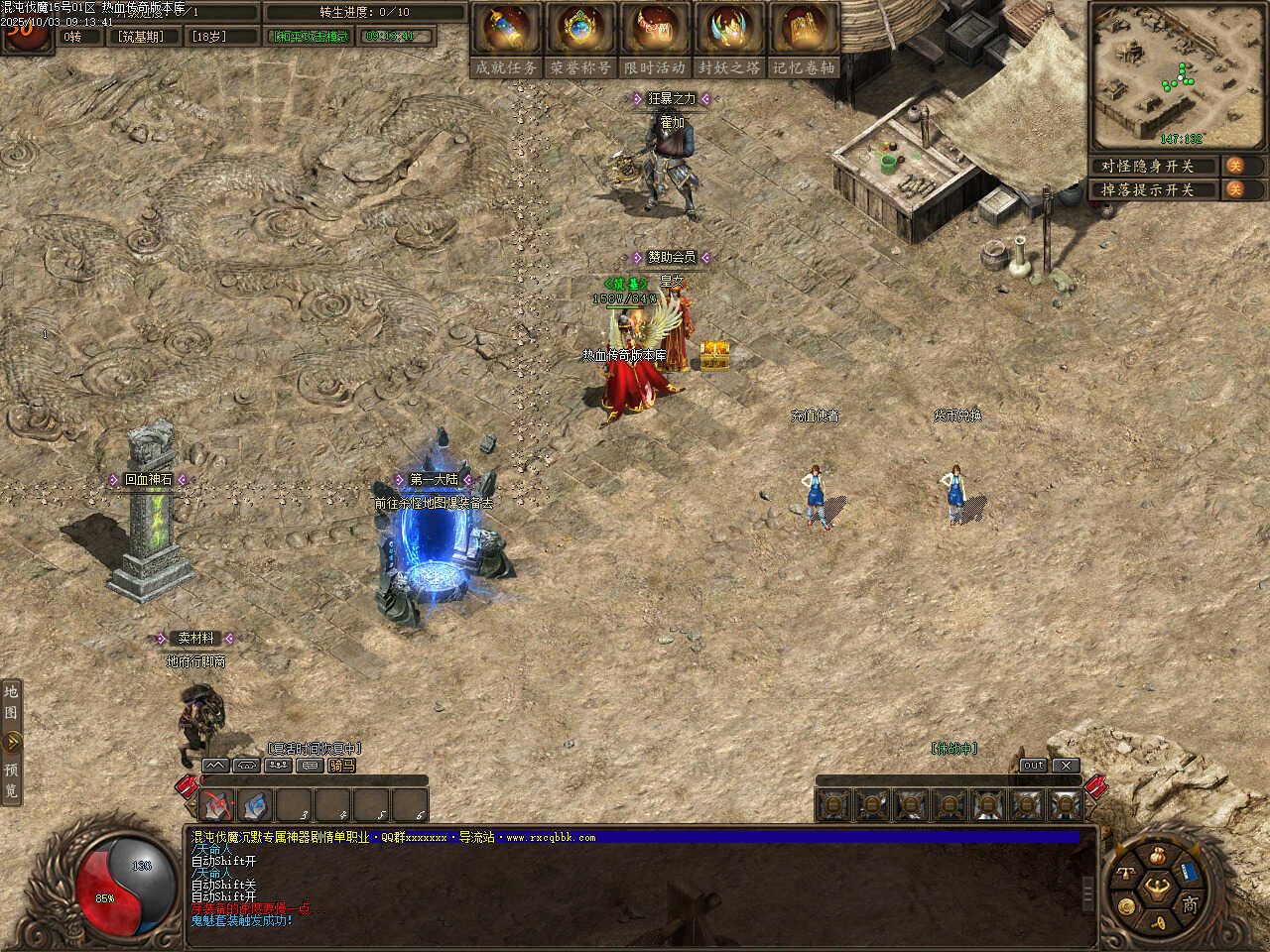
Task: Open the 预览 preview side tab
Action: pyautogui.click(x=11, y=780)
